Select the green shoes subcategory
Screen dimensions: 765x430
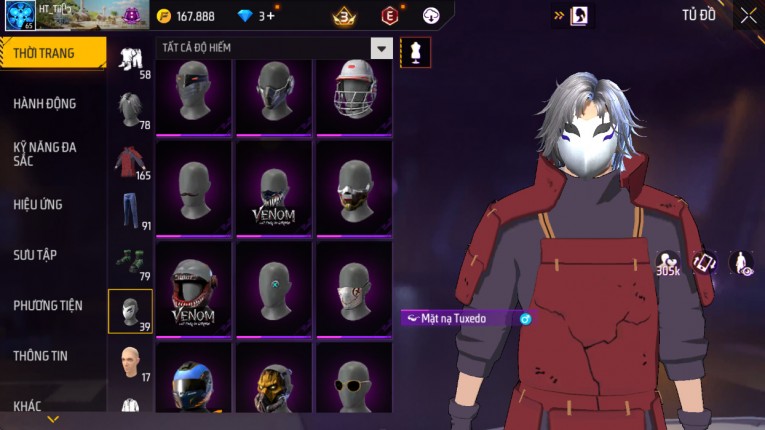129,260
